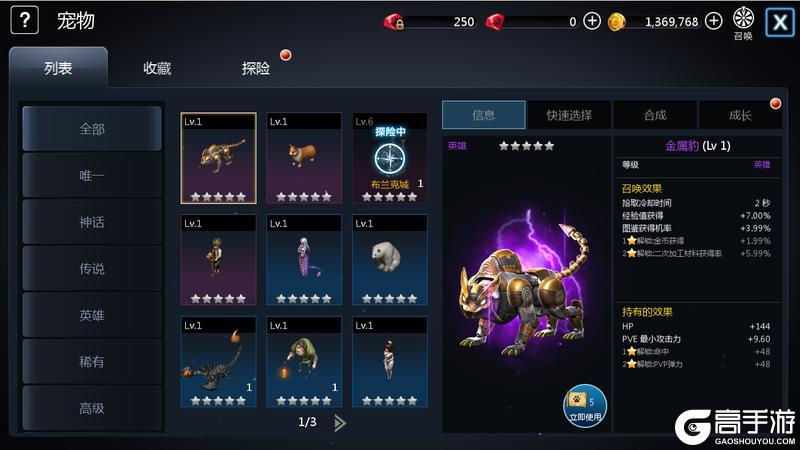800x450 pixels.
Task: Select the 列表 tab
Action: click(x=58, y=68)
